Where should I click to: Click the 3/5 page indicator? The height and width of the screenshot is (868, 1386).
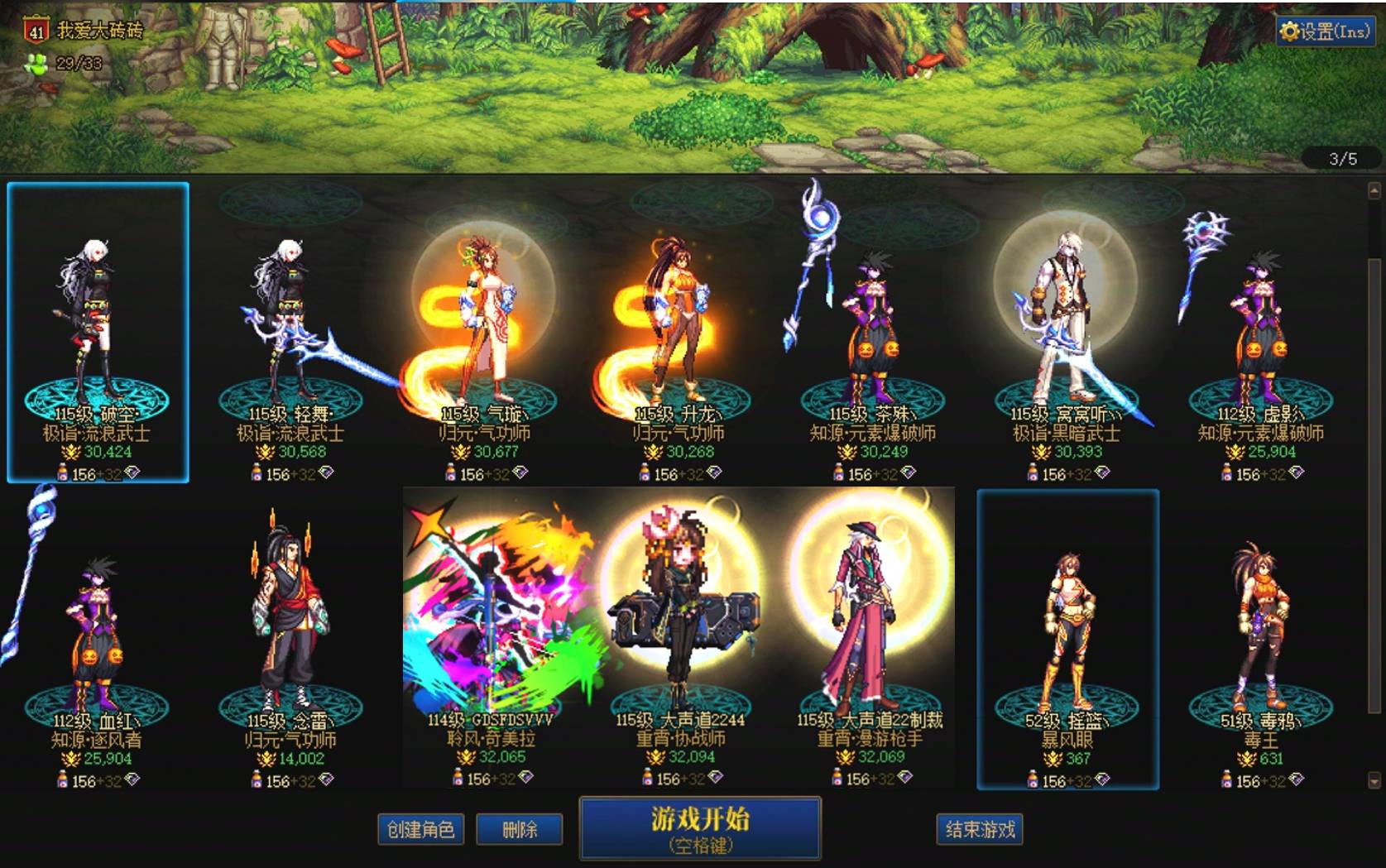tap(1344, 161)
